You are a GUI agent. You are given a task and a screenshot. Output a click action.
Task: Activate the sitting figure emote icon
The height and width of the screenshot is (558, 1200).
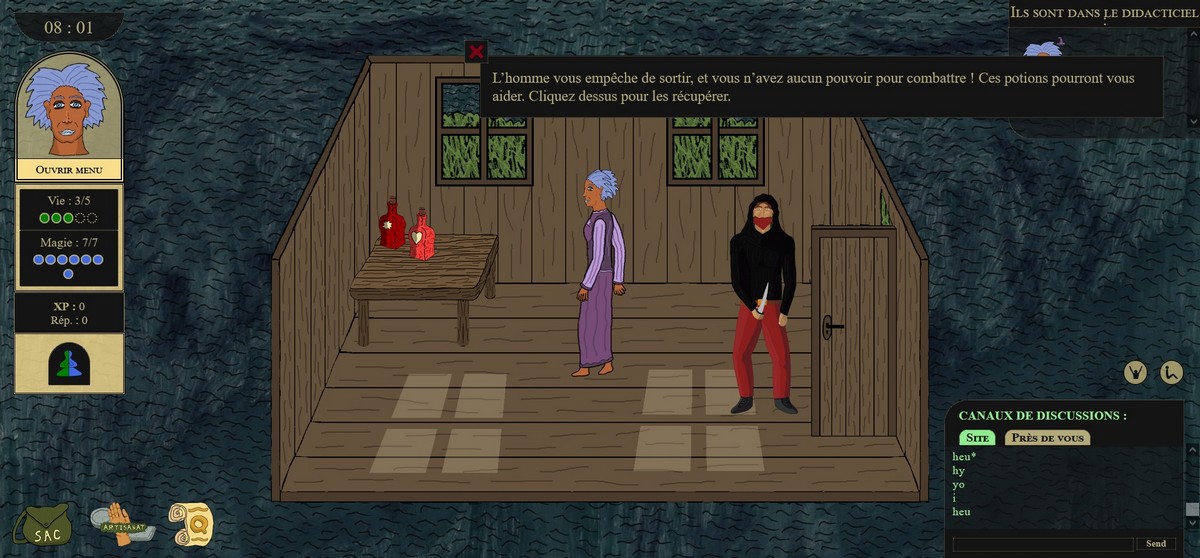tap(1172, 371)
